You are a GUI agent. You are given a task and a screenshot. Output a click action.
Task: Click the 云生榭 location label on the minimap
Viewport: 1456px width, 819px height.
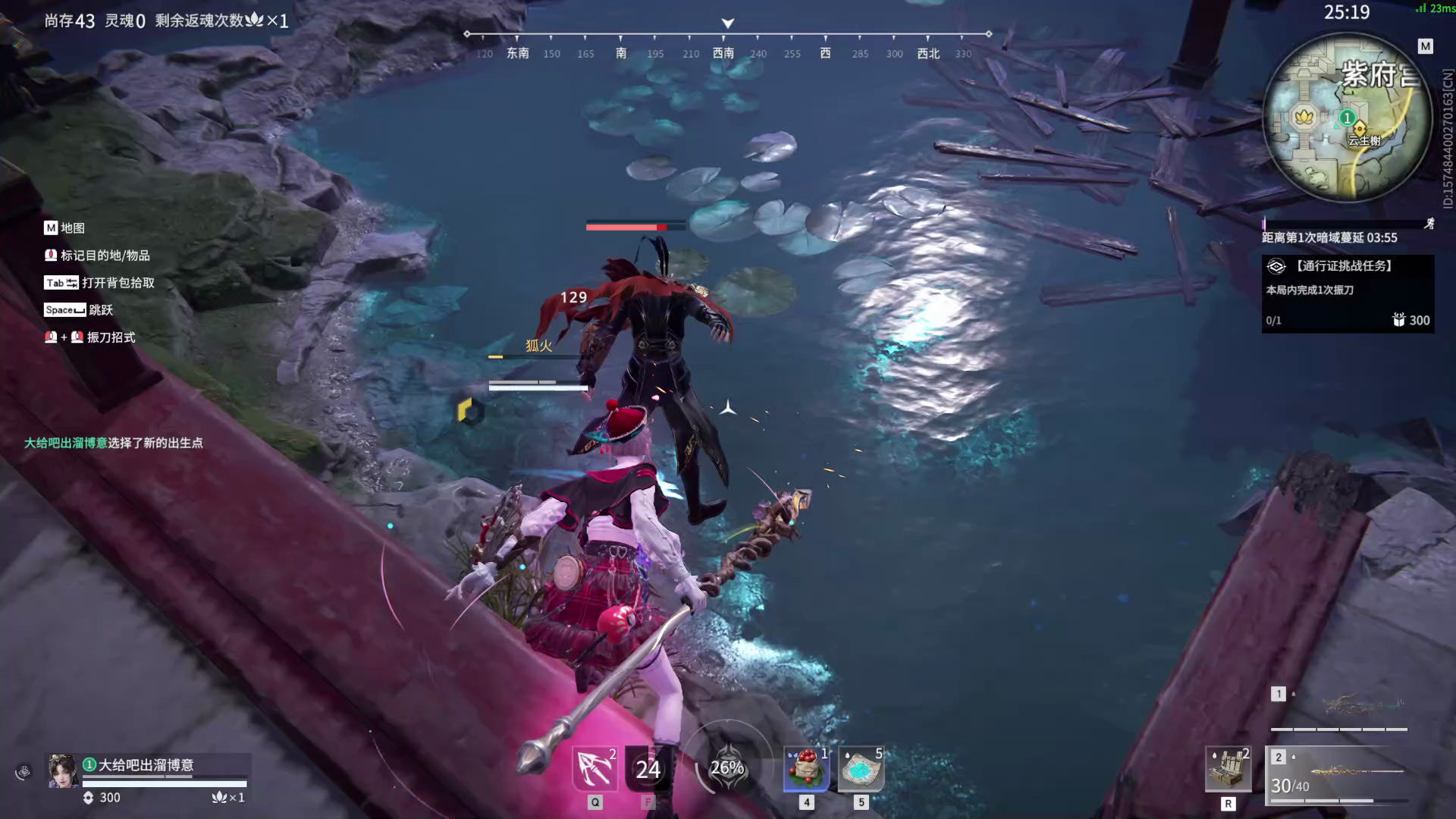point(1363,141)
